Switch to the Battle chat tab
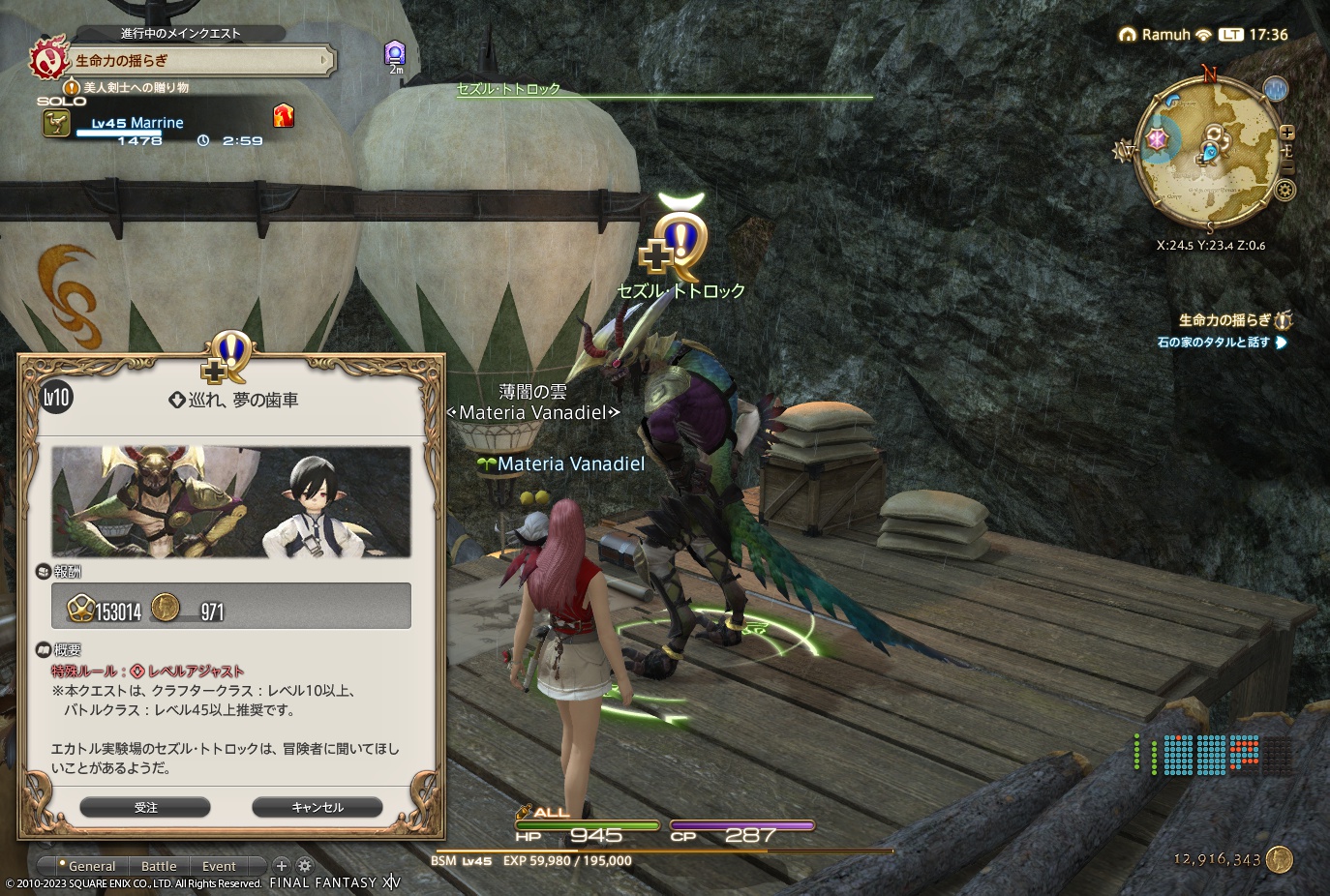This screenshot has width=1330, height=896. click(159, 866)
